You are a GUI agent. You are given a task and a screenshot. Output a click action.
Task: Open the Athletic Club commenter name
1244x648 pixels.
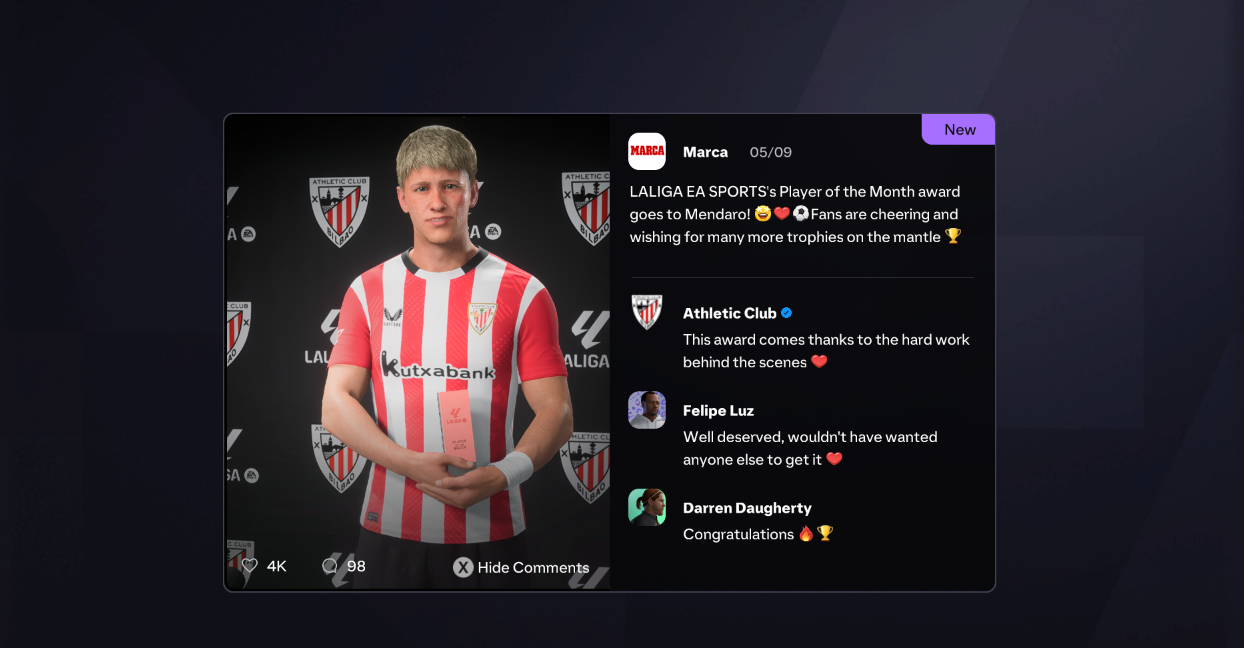pyautogui.click(x=729, y=313)
